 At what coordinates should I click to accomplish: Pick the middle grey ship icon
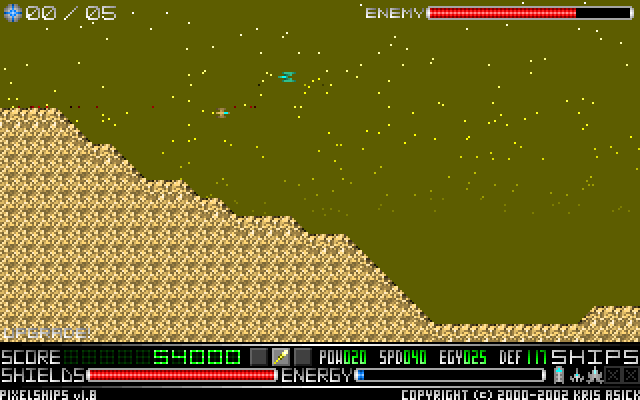click(x=576, y=375)
